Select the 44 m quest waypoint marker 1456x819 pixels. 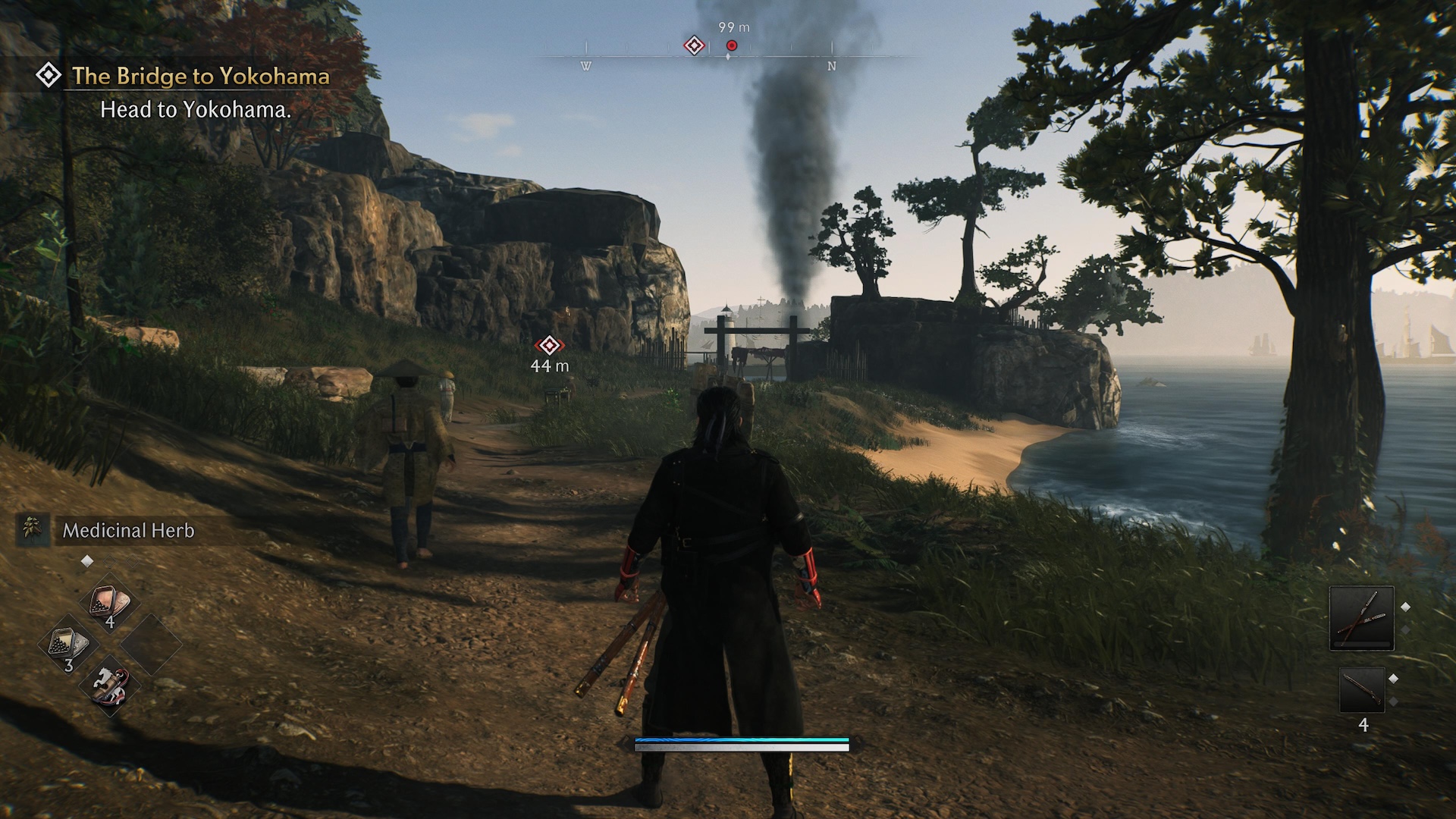pos(549,346)
